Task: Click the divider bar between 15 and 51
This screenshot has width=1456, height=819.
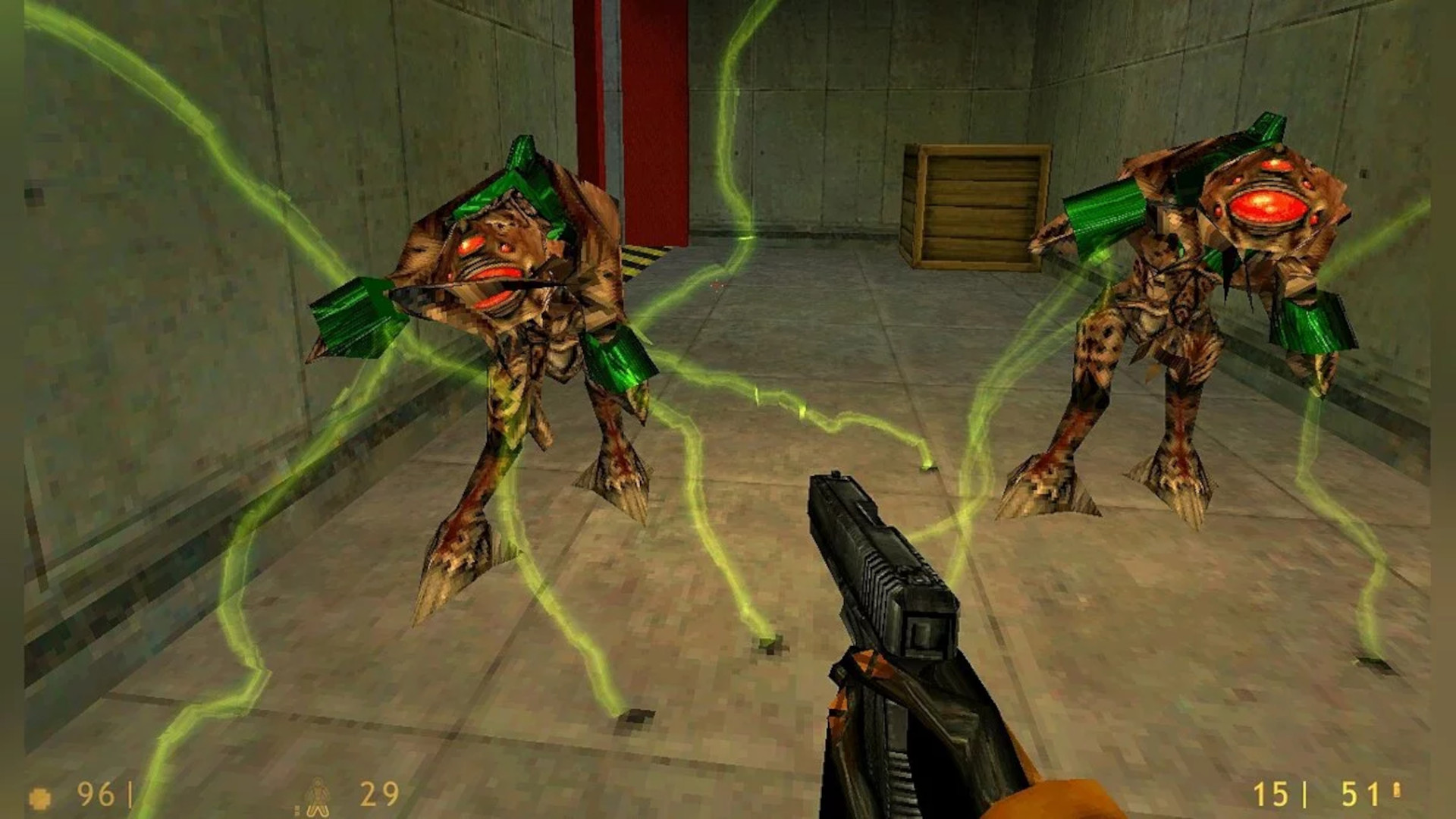Action: click(1305, 792)
